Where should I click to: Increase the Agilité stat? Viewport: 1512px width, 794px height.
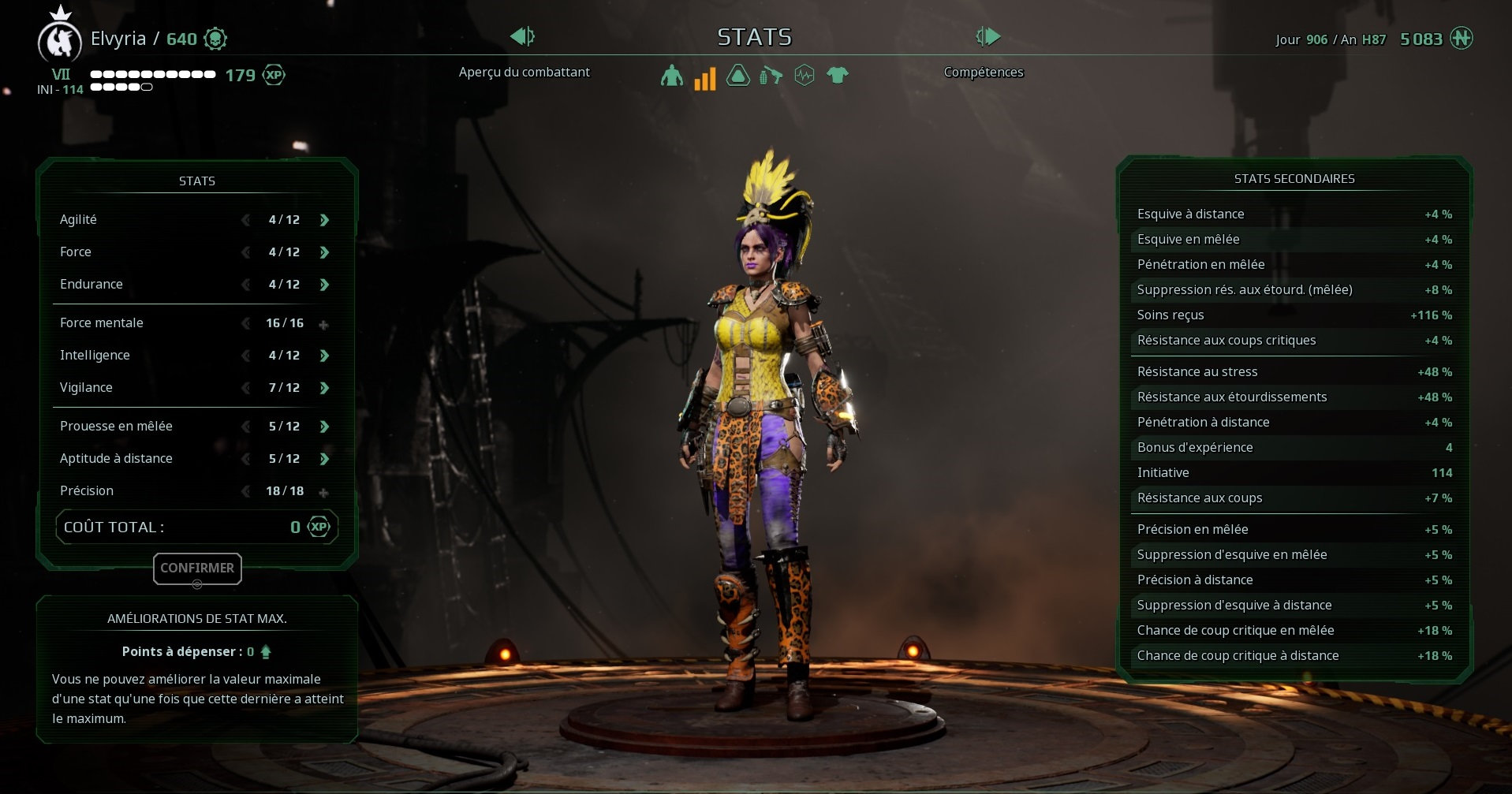point(324,220)
